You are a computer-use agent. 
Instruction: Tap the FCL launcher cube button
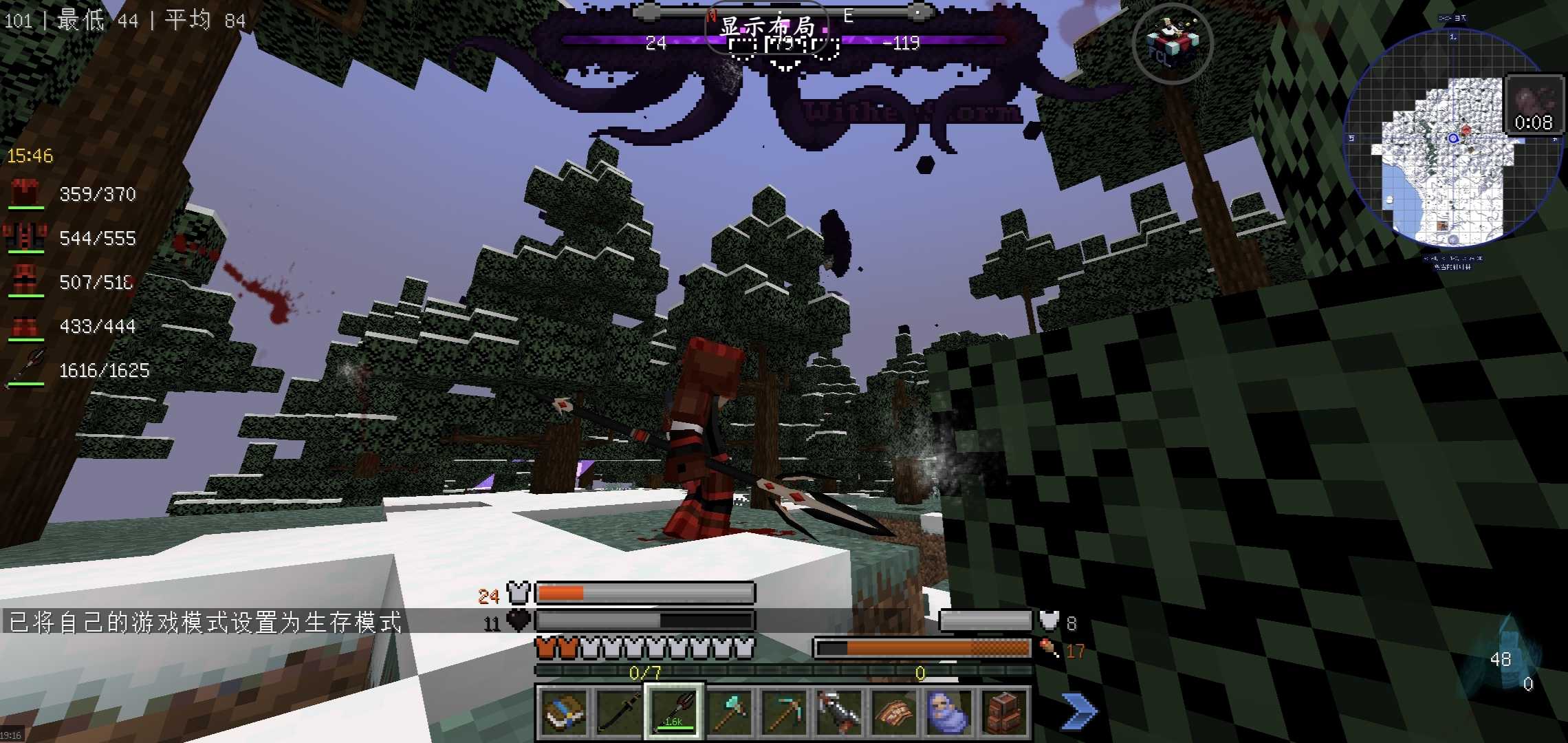point(1172,43)
